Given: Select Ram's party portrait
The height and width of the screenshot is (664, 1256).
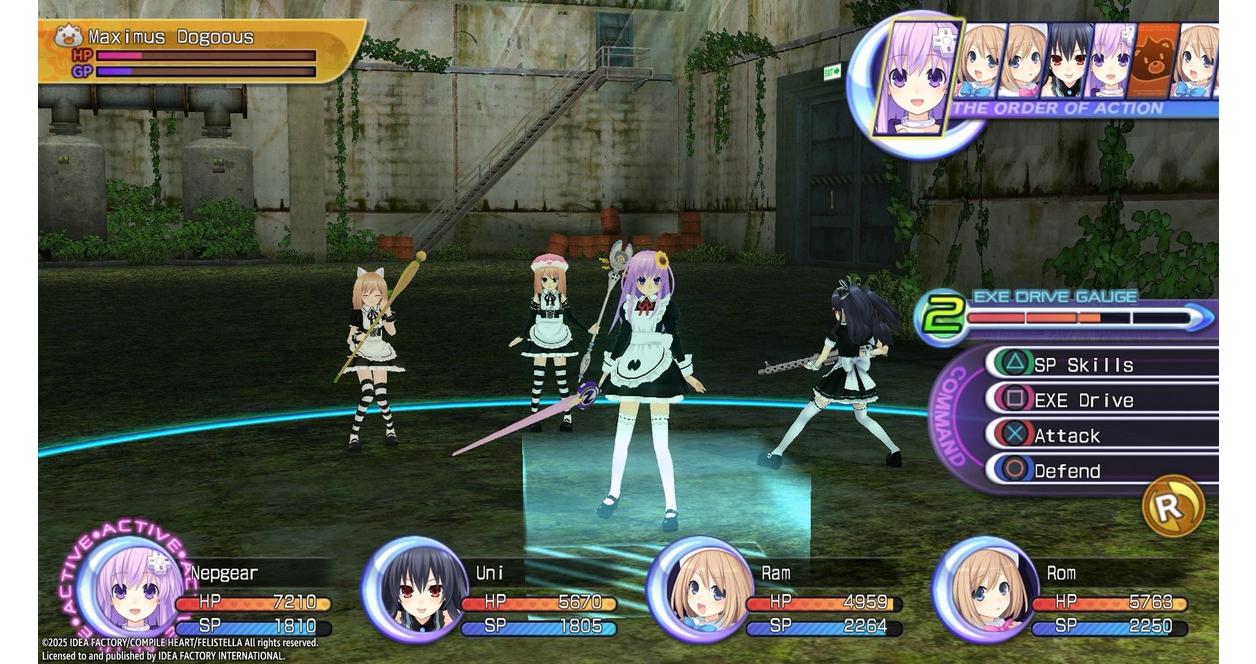Looking at the screenshot, I should [x=698, y=590].
